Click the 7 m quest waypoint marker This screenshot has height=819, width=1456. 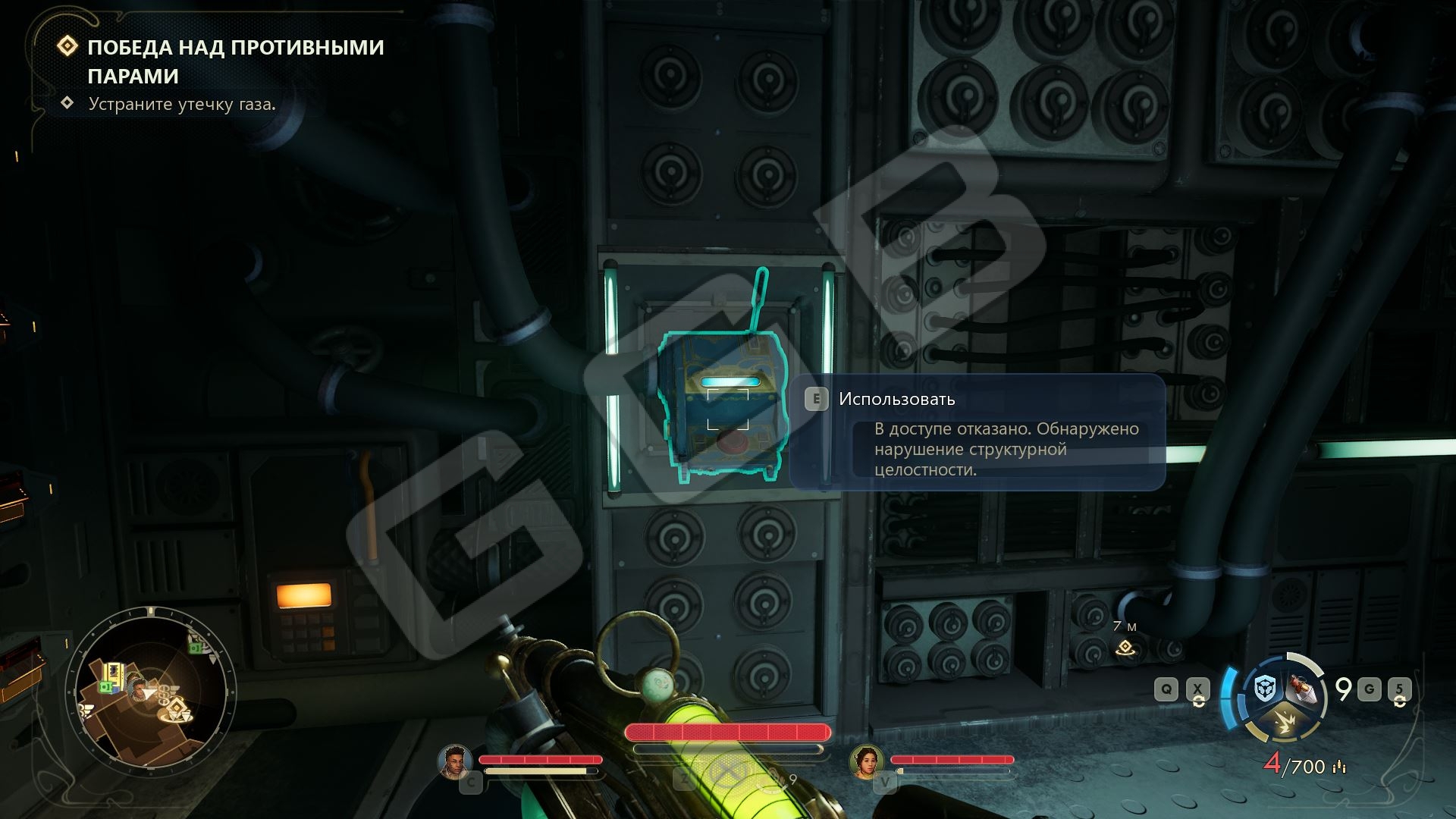tap(1125, 648)
